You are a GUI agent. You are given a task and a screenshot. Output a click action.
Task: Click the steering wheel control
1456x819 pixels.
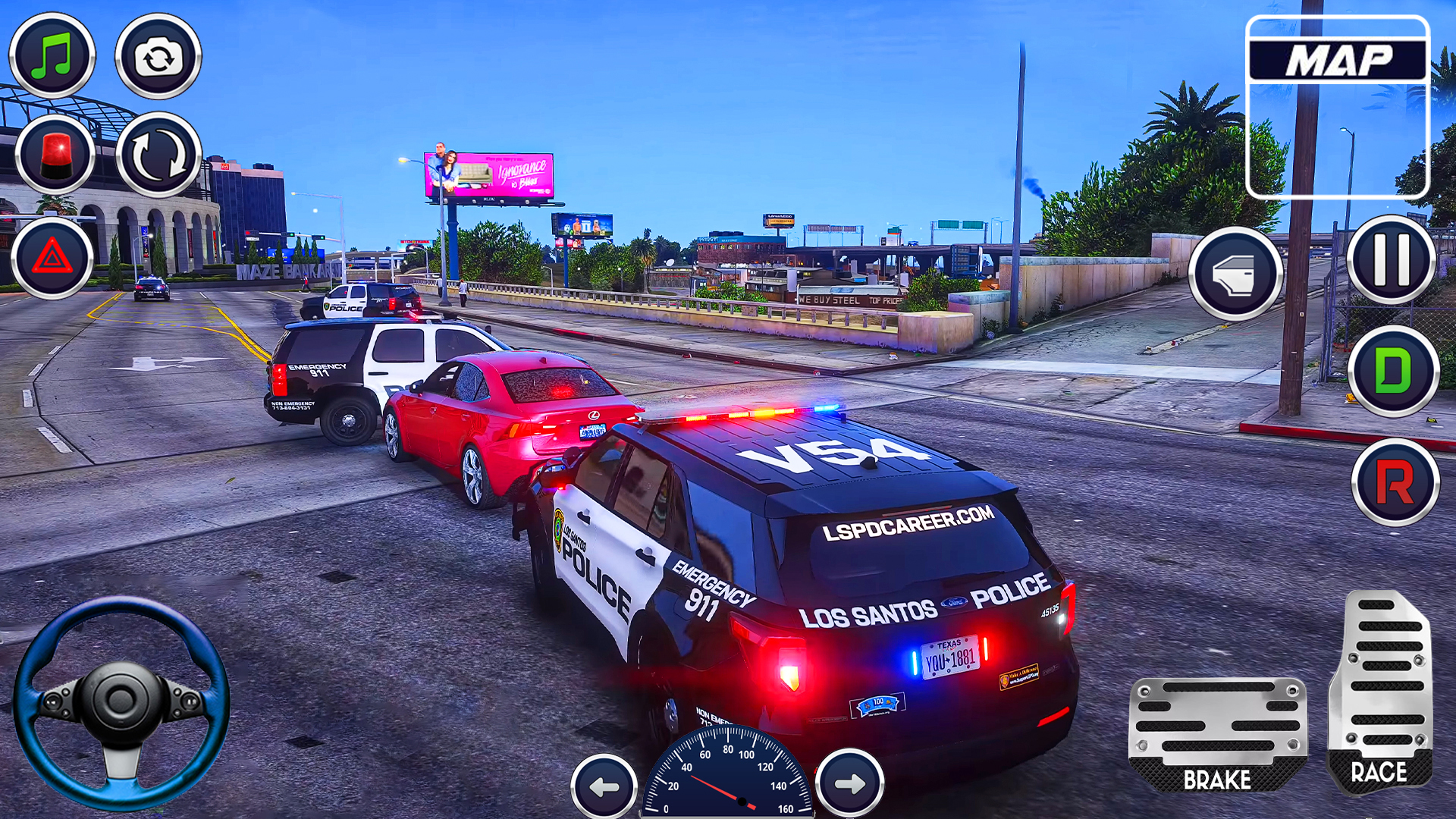click(121, 702)
